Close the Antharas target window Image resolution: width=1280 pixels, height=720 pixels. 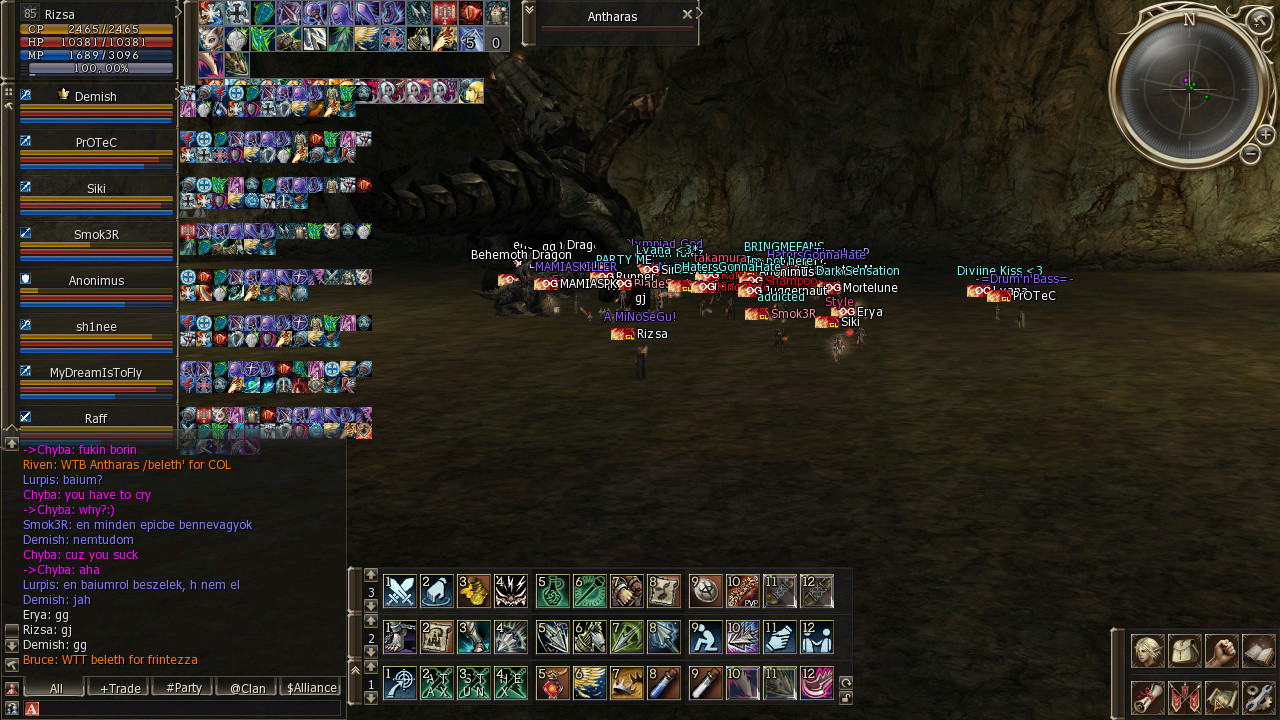tap(687, 15)
